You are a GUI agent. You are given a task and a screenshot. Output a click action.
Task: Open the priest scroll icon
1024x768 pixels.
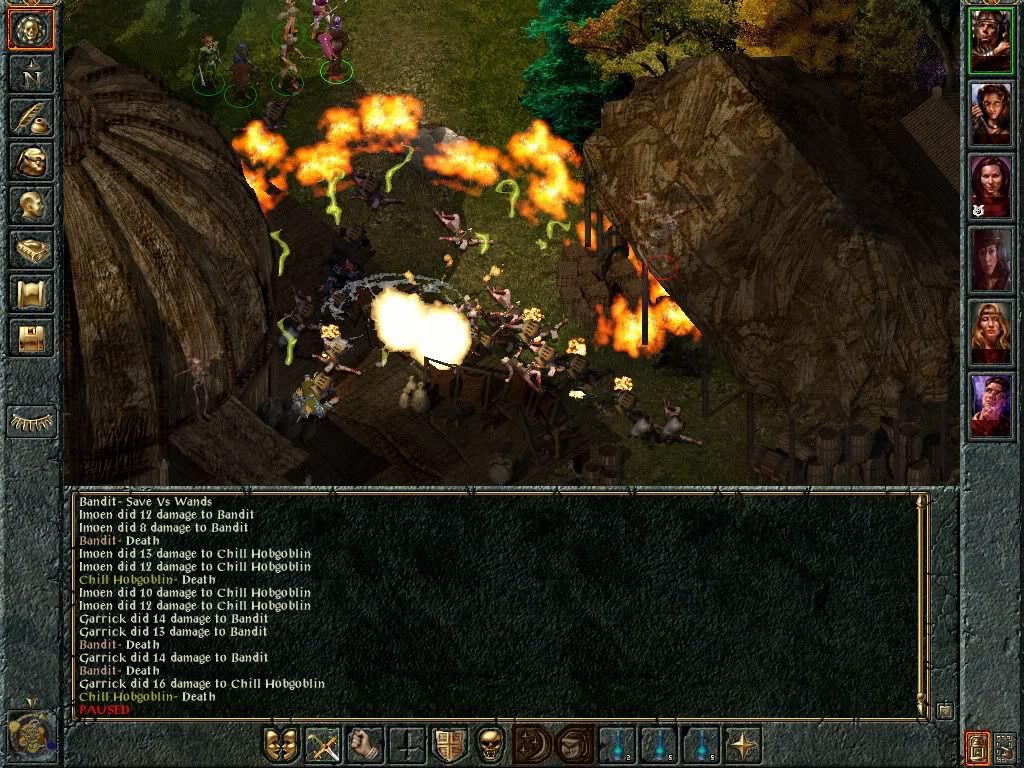pos(30,293)
